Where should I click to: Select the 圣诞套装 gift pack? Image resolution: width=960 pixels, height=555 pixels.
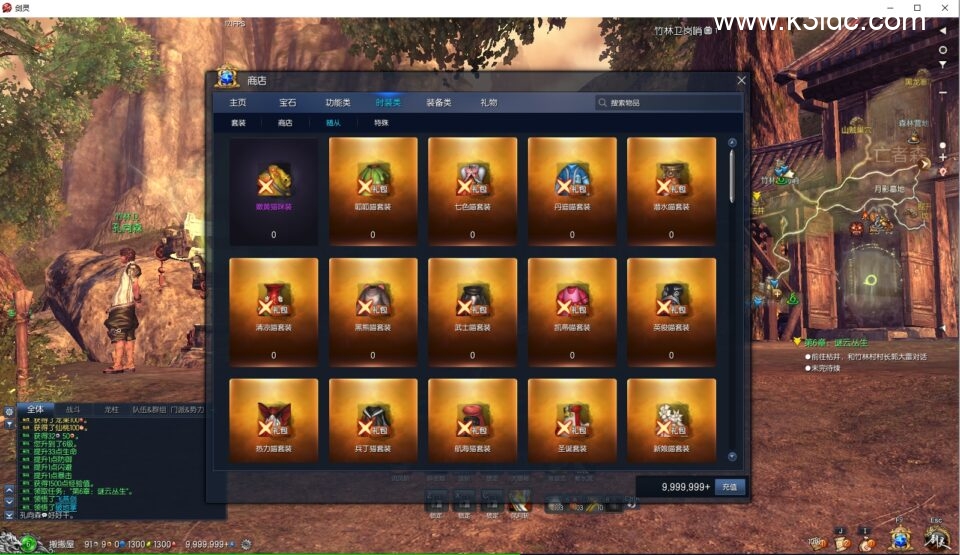coord(572,421)
